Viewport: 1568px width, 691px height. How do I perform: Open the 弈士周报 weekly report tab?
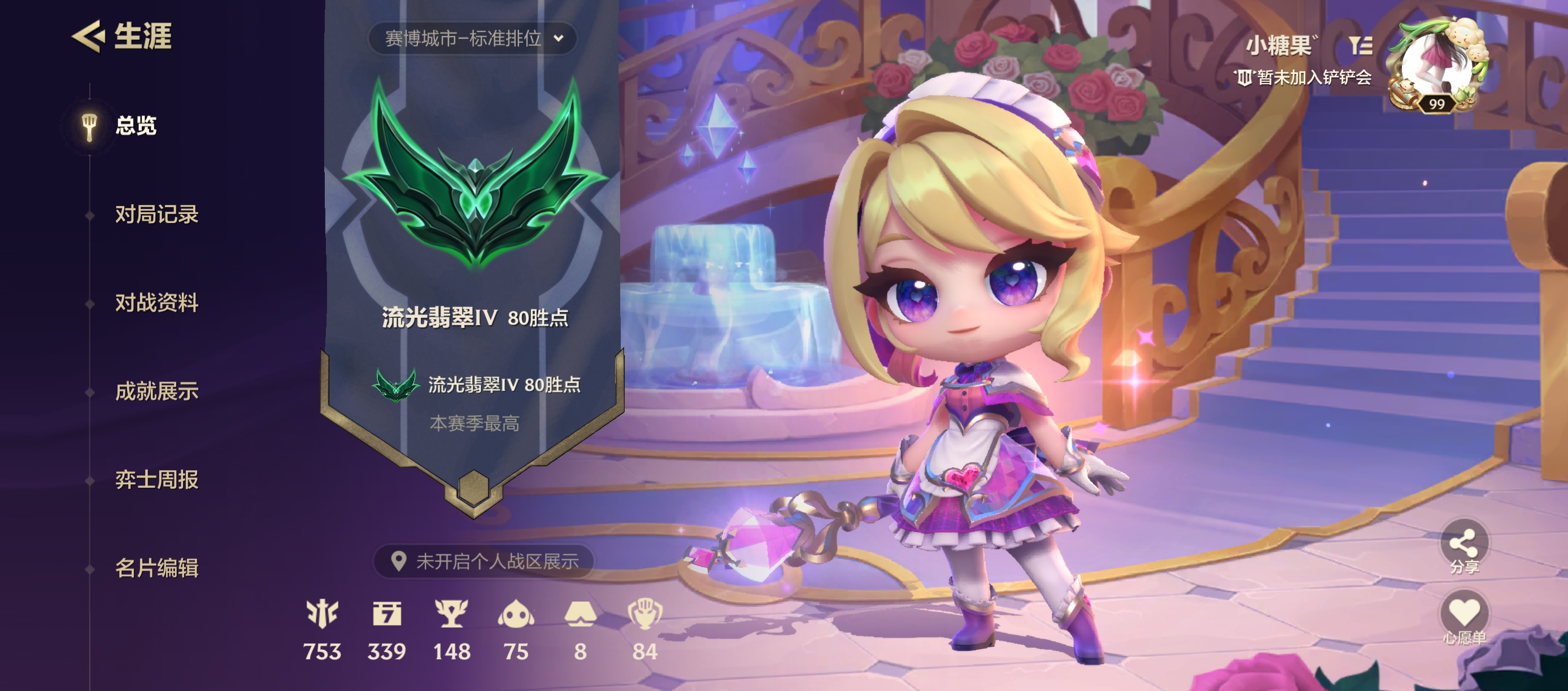pos(156,480)
